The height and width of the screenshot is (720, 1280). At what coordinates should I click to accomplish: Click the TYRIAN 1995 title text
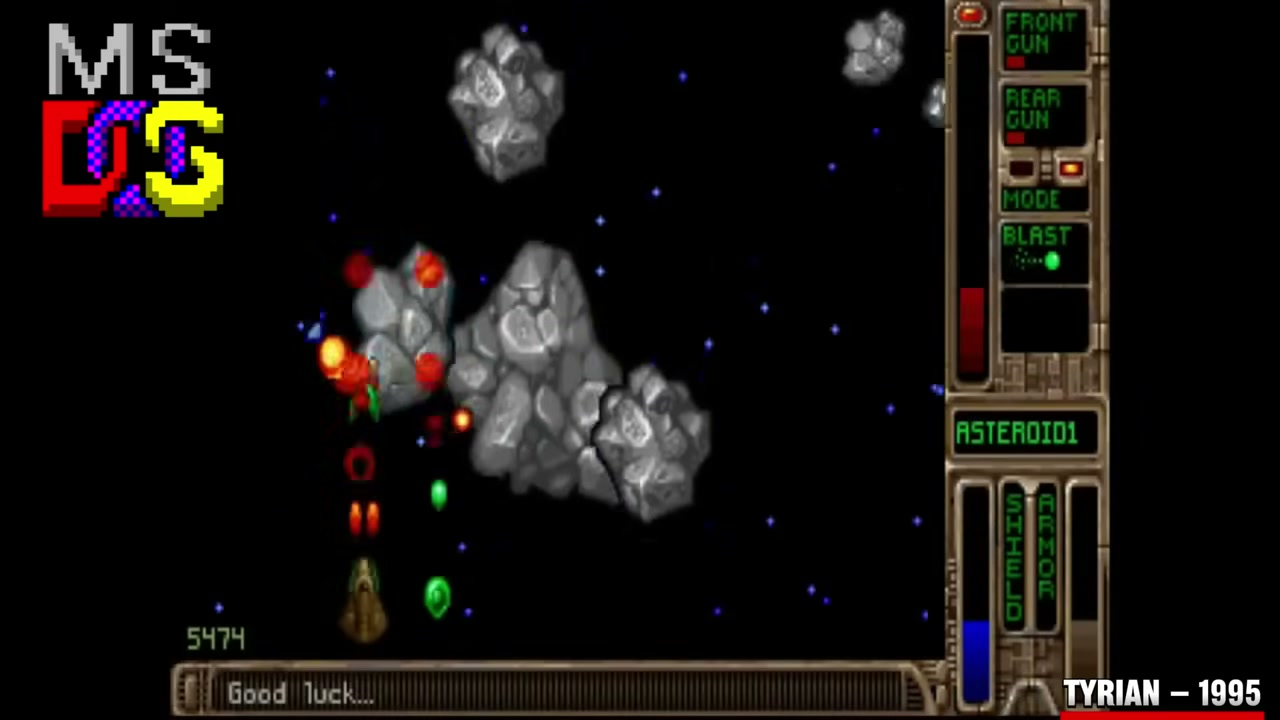[x=1160, y=694]
